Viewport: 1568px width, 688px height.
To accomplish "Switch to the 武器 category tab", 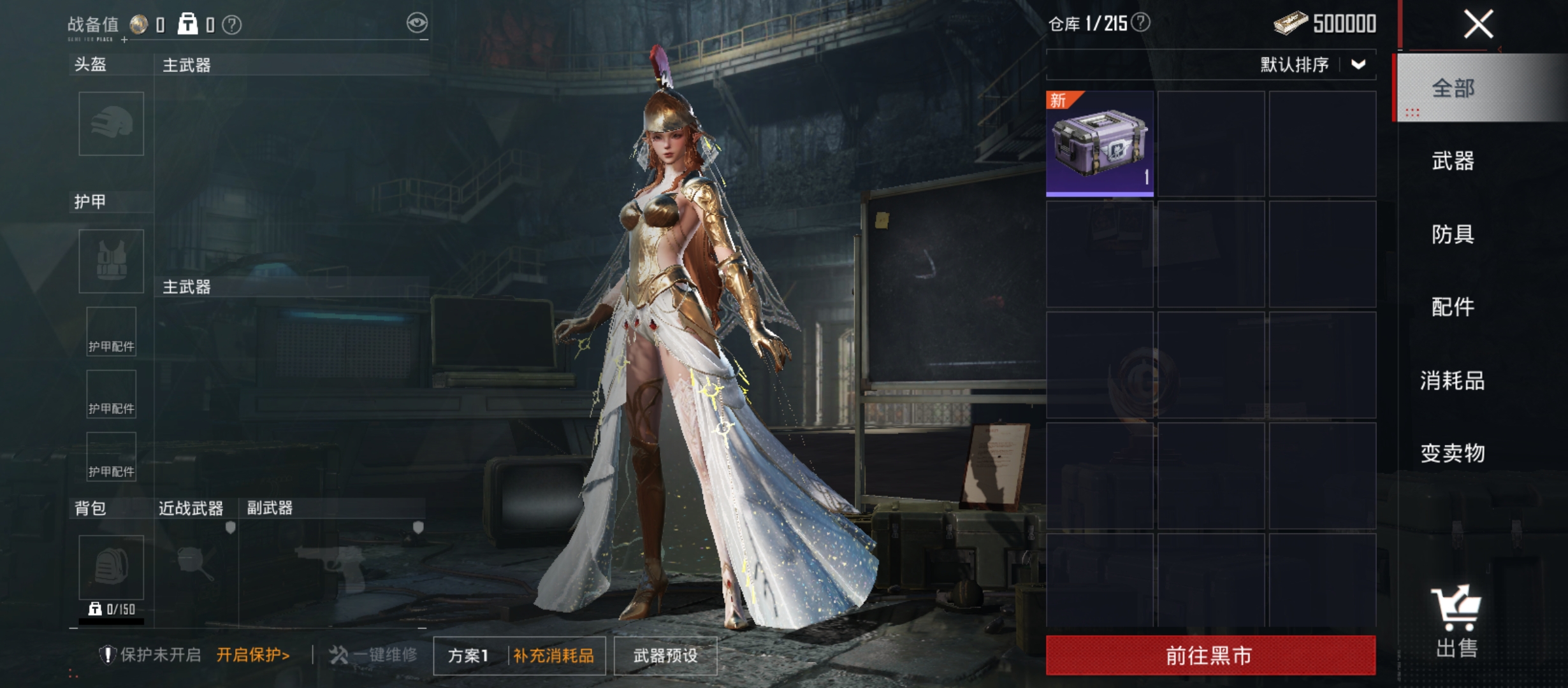I will pyautogui.click(x=1453, y=161).
